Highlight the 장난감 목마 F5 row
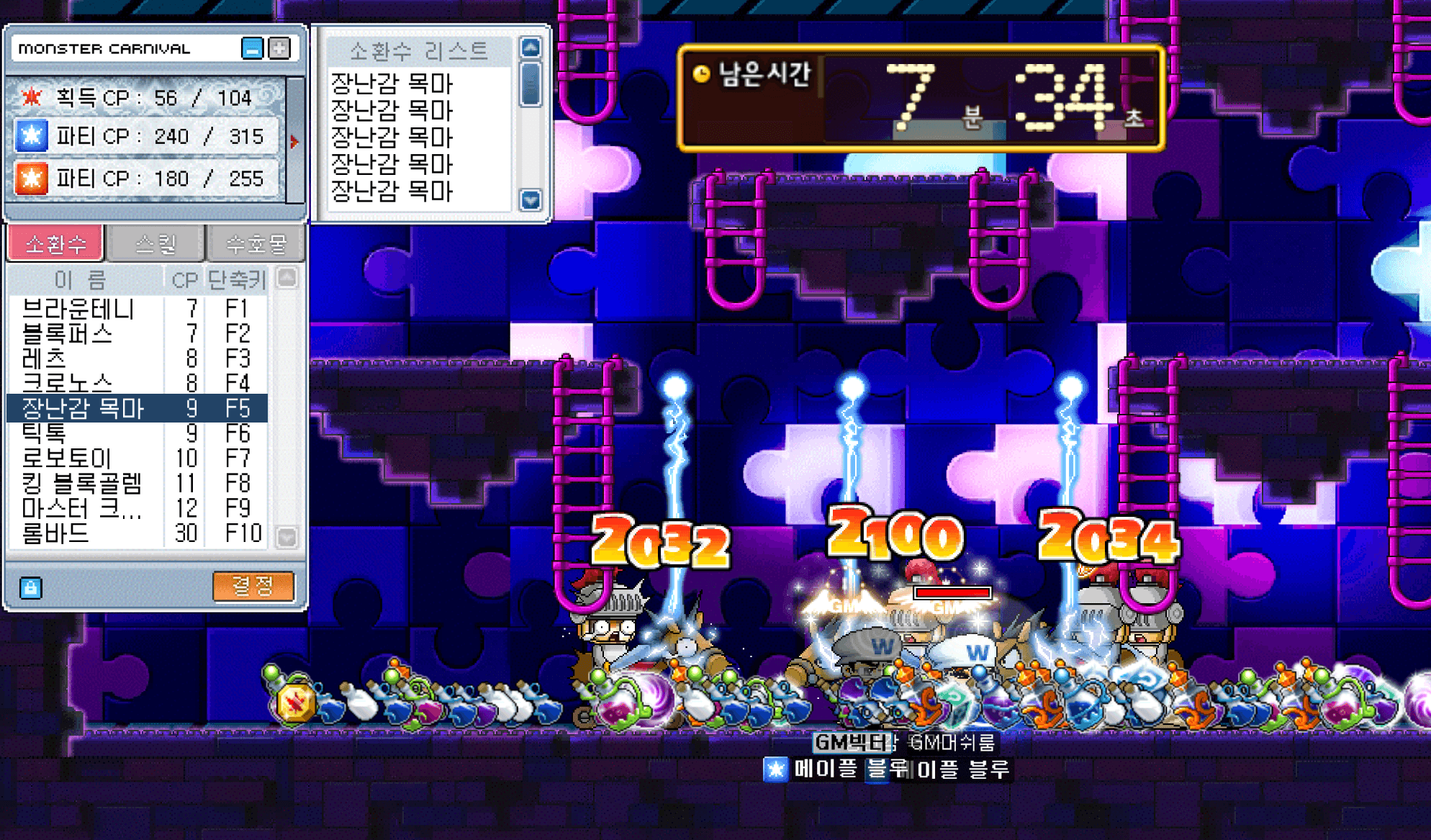This screenshot has height=840, width=1431. [137, 408]
